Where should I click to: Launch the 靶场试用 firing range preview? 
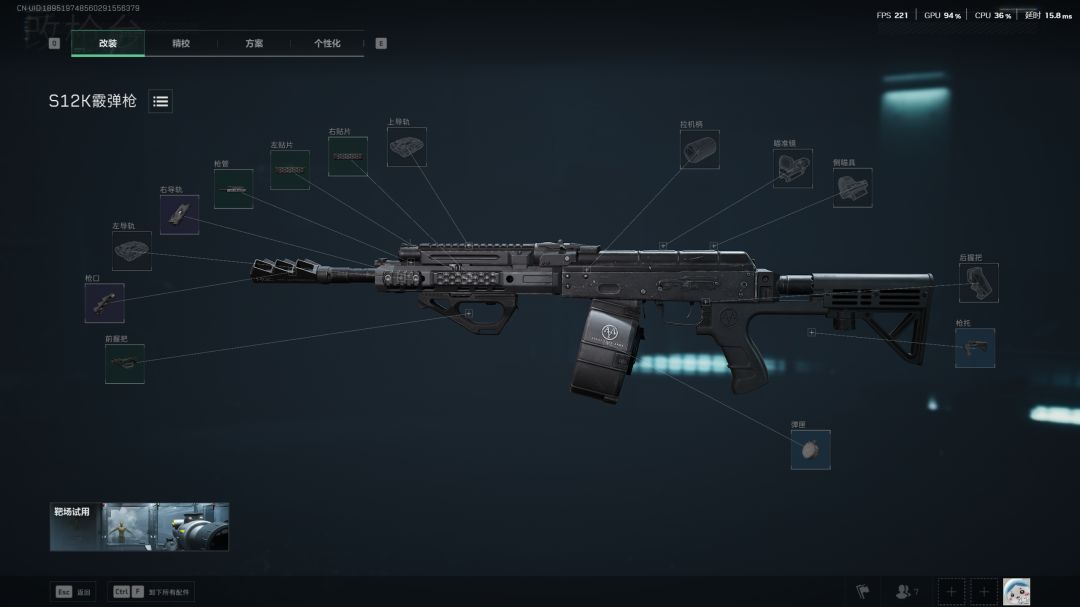(x=140, y=527)
